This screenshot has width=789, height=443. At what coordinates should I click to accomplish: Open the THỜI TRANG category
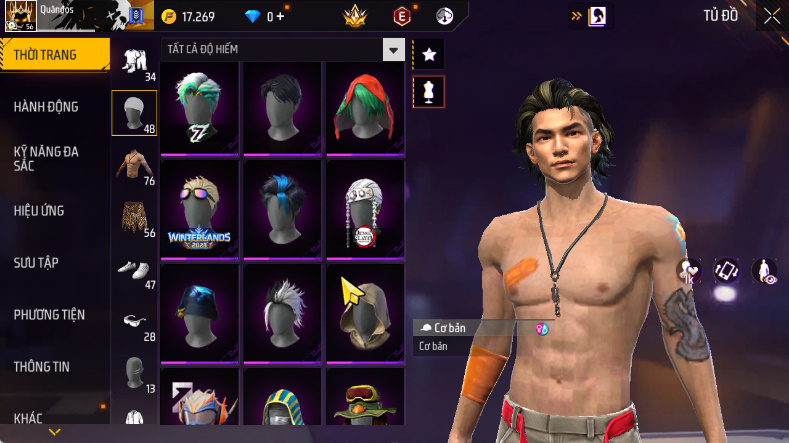pos(46,55)
